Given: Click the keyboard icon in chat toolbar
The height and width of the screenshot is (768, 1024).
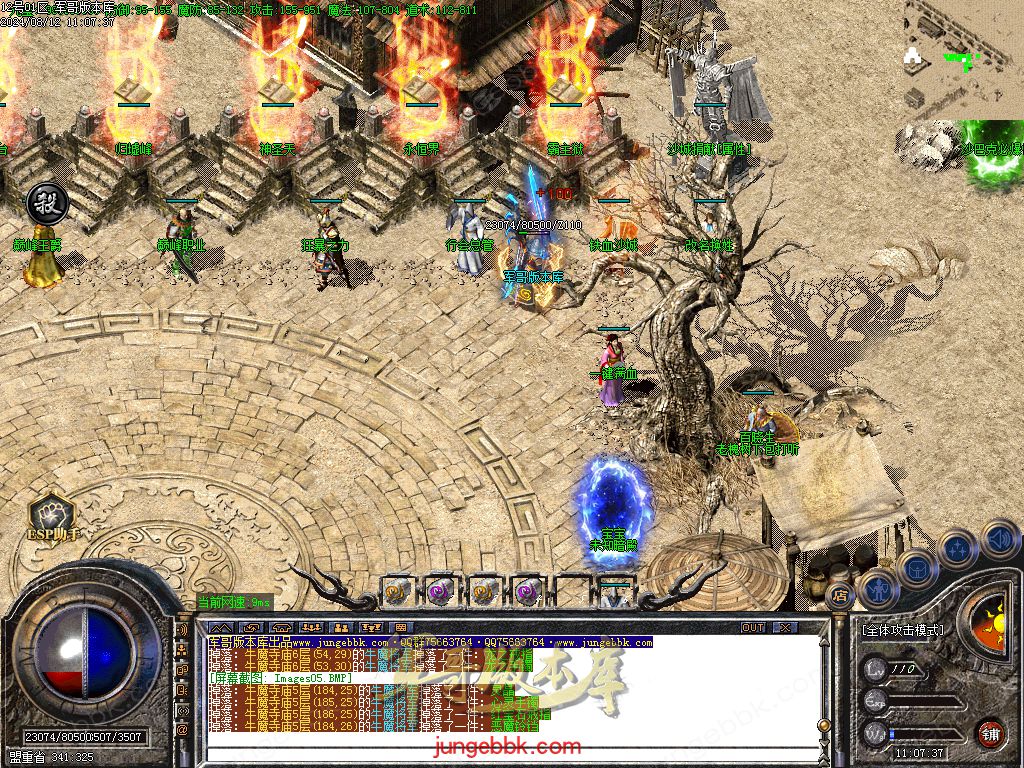Looking at the screenshot, I should tap(401, 628).
